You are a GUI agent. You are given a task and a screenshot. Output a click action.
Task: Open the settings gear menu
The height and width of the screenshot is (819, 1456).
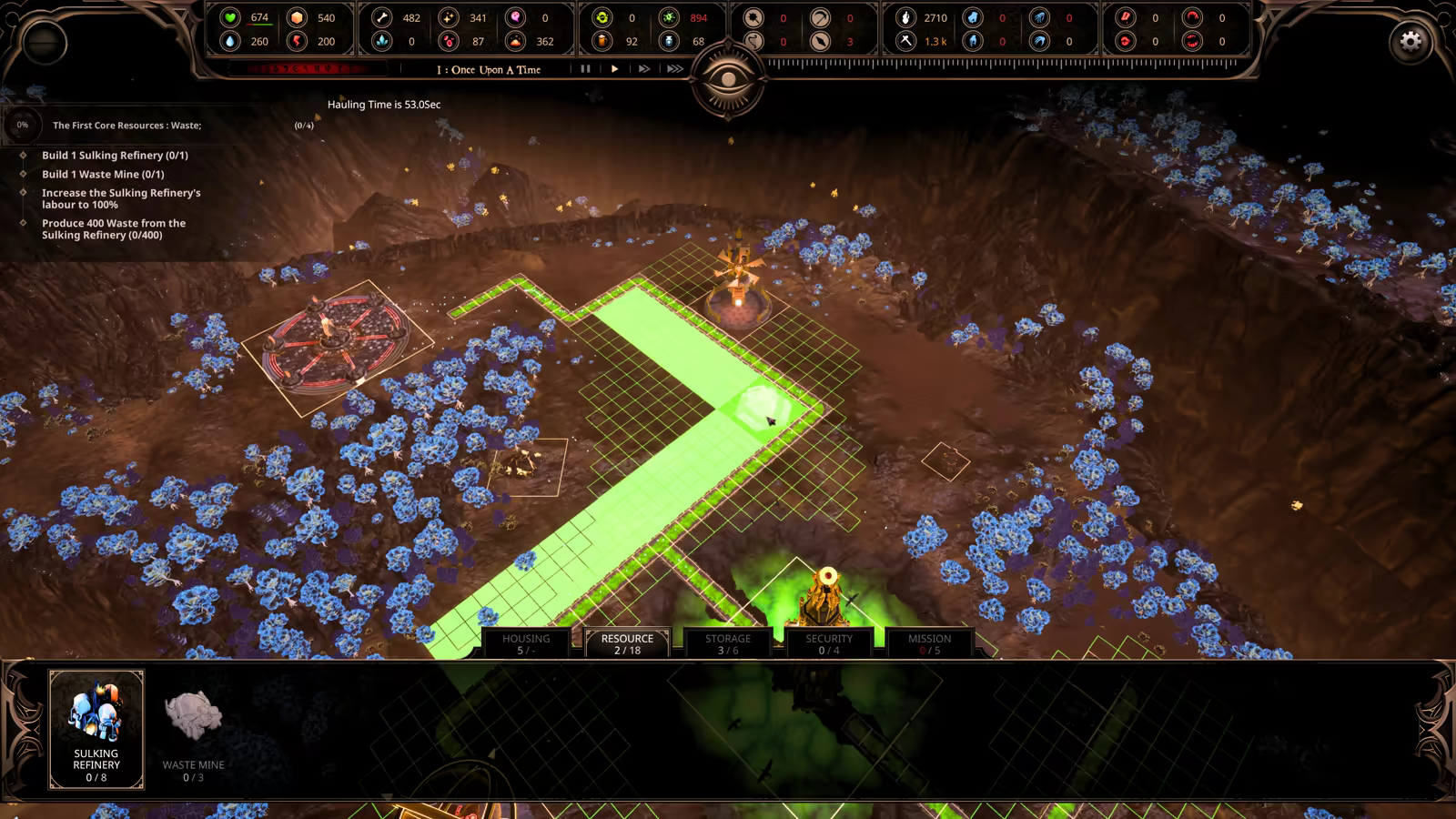(1410, 42)
